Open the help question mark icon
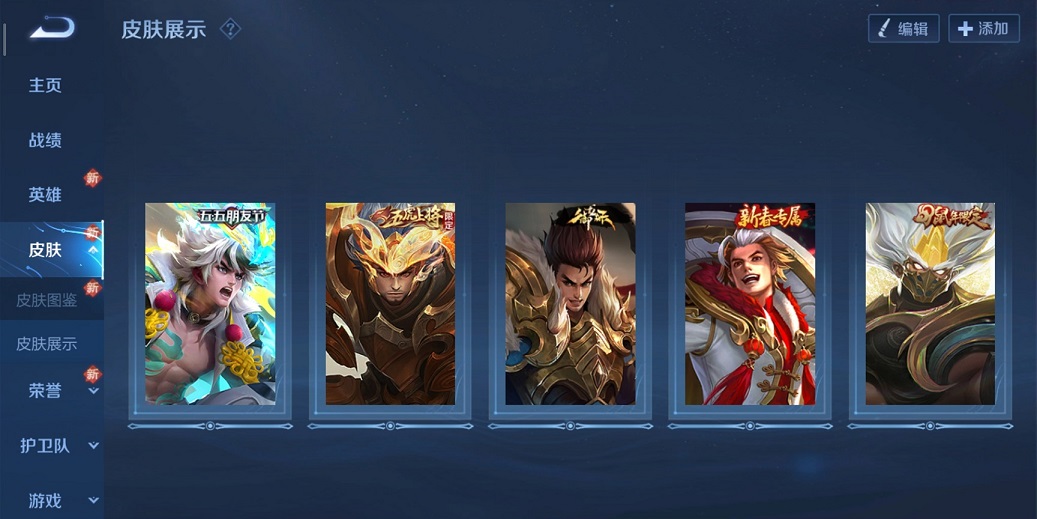The image size is (1037, 519). pyautogui.click(x=231, y=29)
